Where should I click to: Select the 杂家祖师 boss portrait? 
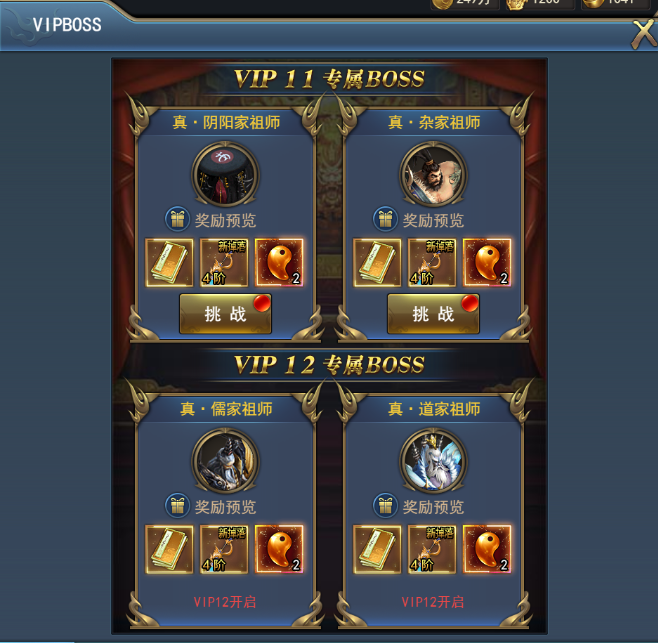433,173
